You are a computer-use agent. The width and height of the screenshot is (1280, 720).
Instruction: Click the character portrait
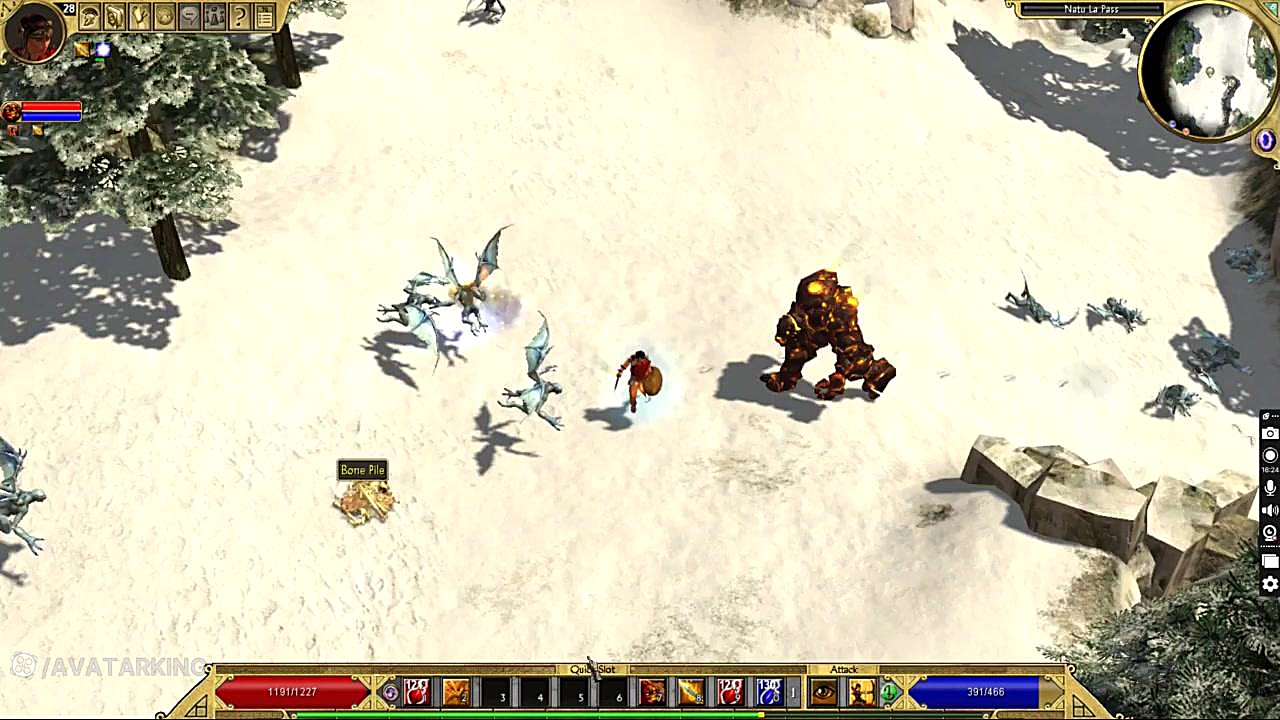click(33, 32)
